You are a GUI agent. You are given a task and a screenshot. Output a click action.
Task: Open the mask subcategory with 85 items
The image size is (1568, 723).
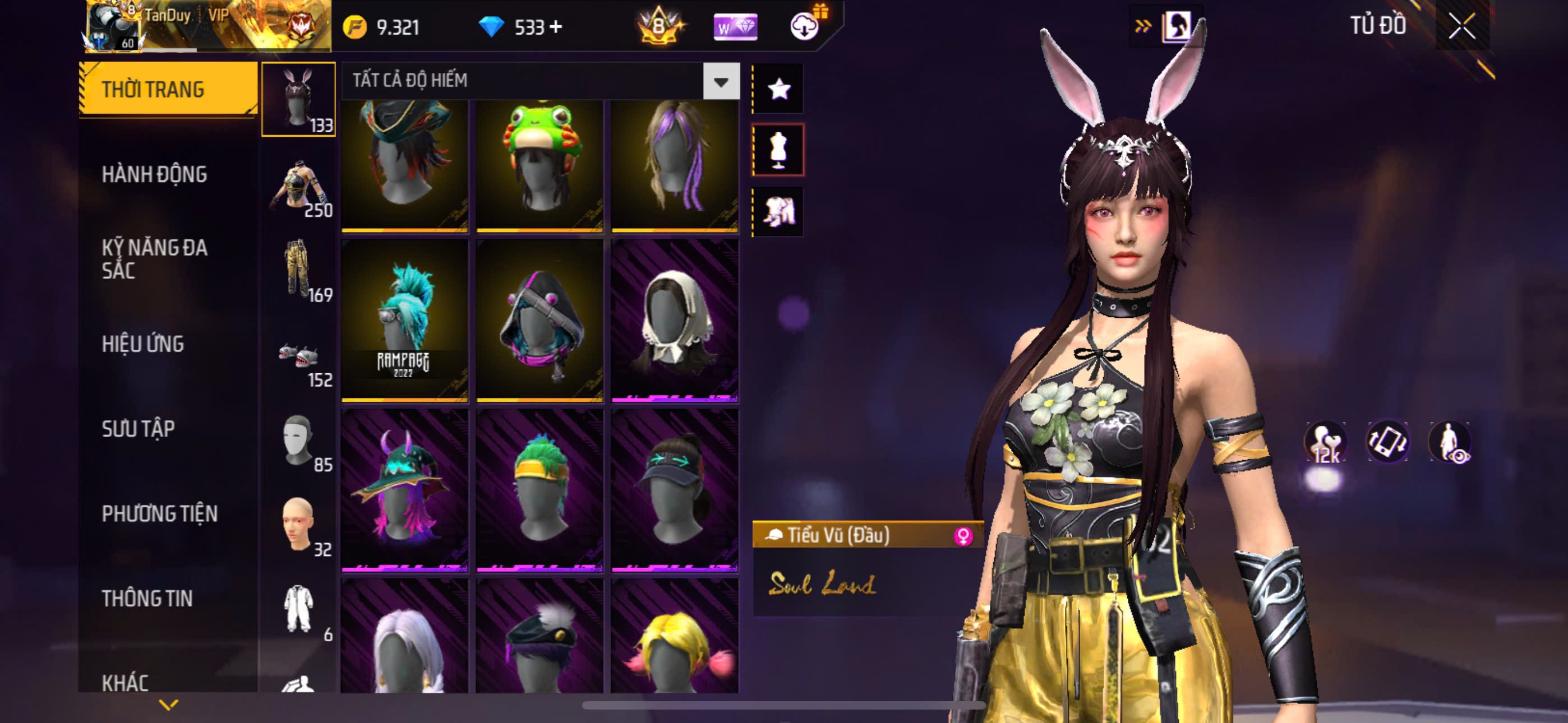(299, 442)
